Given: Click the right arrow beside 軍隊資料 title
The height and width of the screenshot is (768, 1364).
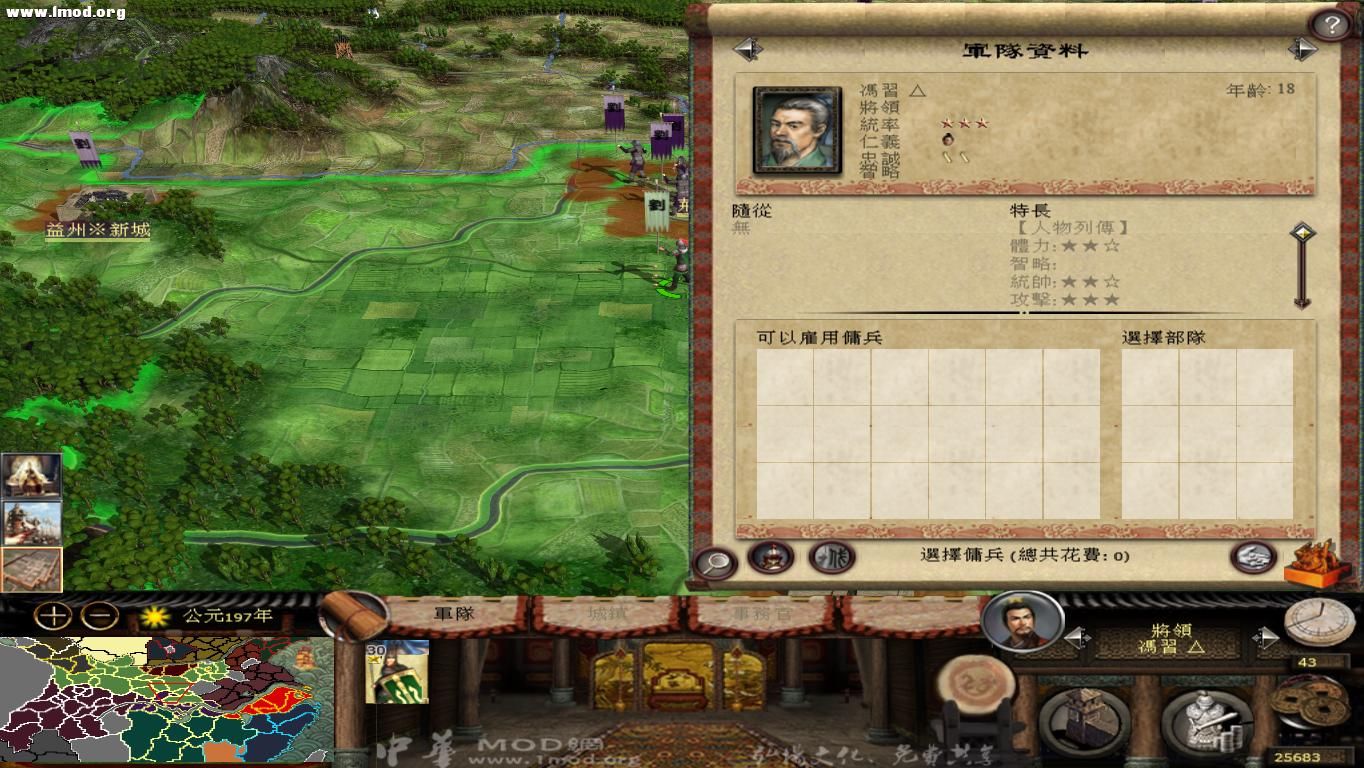Looking at the screenshot, I should (x=1303, y=48).
